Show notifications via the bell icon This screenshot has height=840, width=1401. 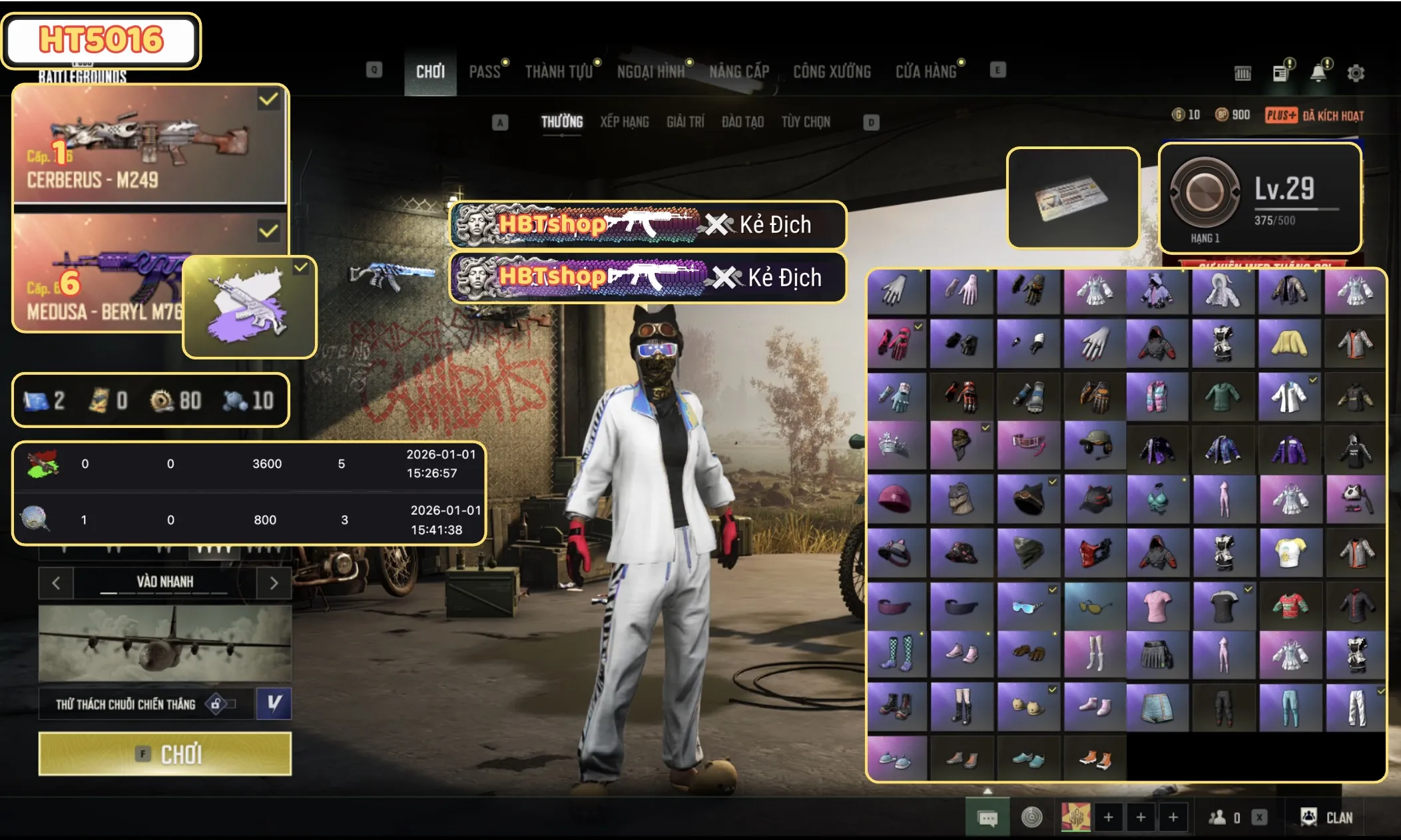1318,73
